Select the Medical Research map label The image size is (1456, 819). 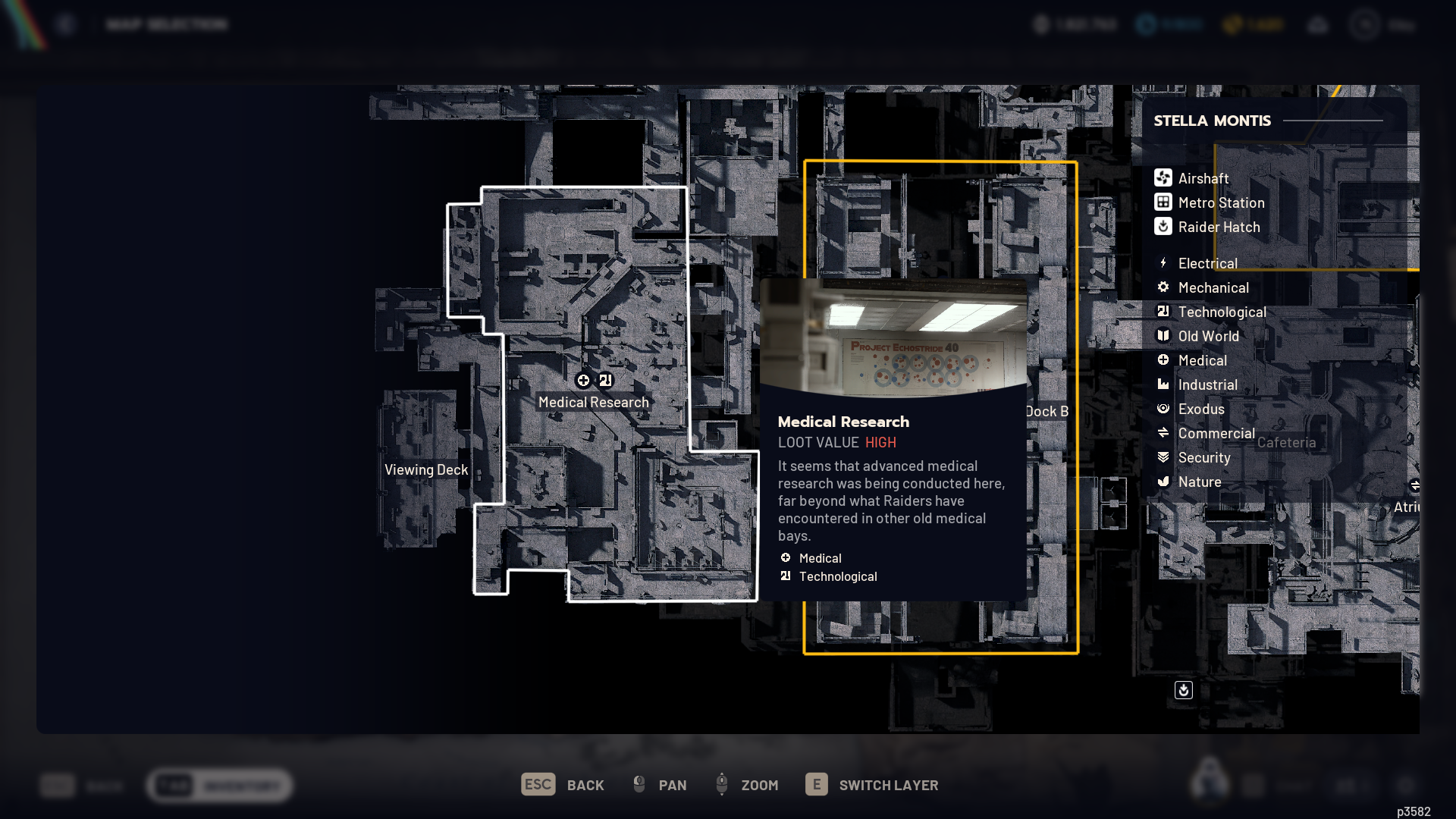[x=593, y=402]
